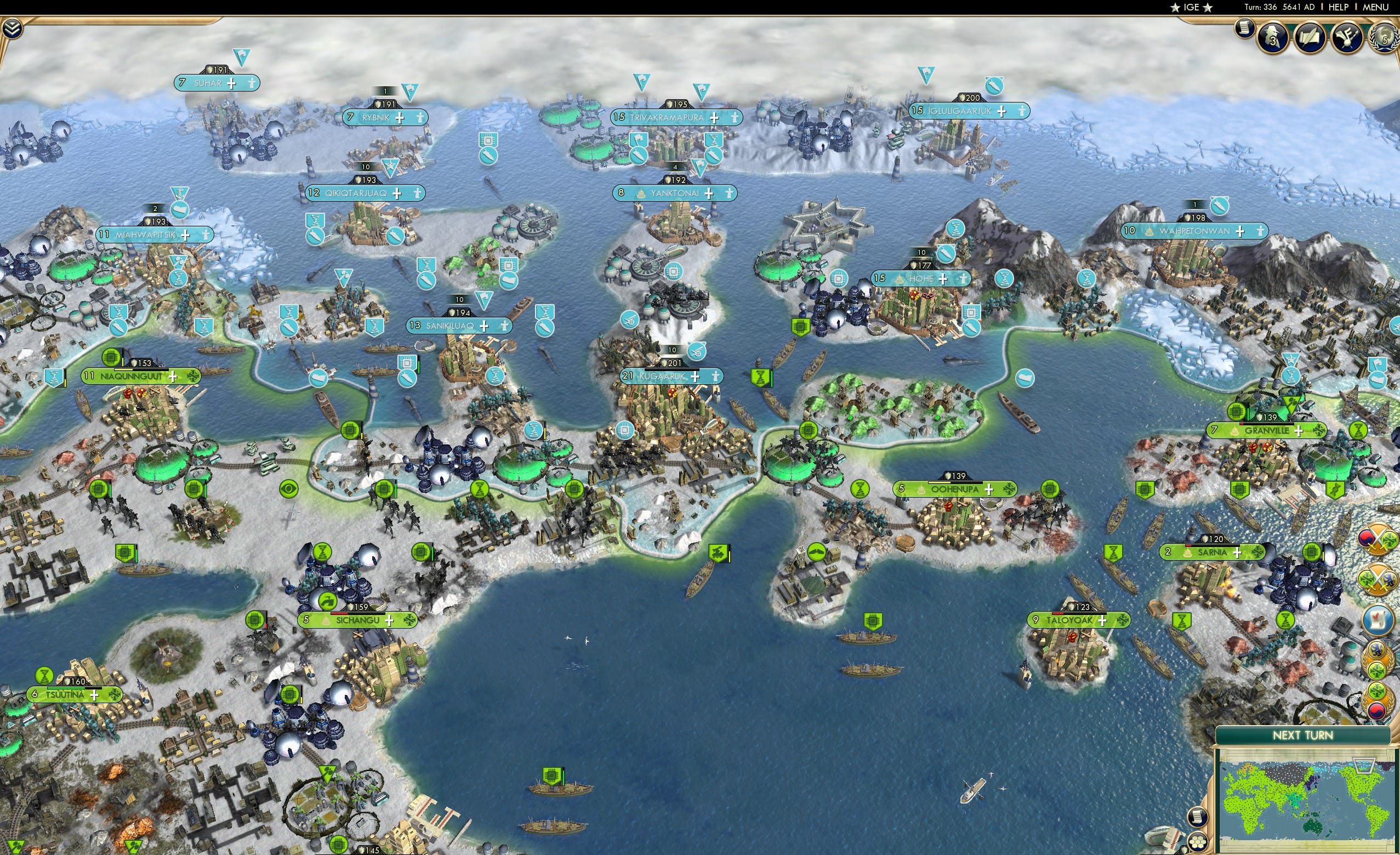The image size is (1400, 855).
Task: Open the small notification log scroll icon
Action: click(x=1244, y=31)
